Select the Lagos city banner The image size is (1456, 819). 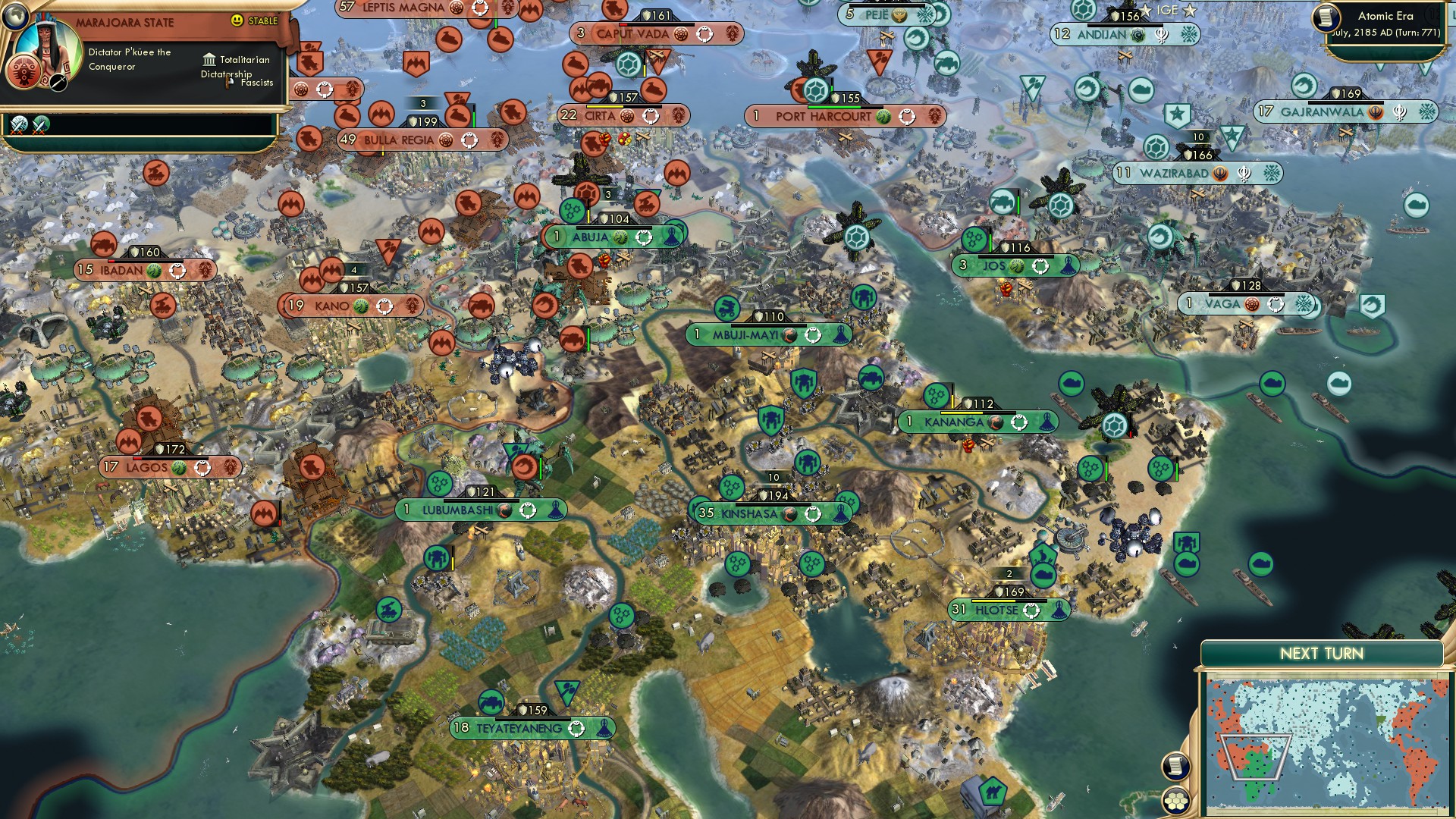[146, 469]
